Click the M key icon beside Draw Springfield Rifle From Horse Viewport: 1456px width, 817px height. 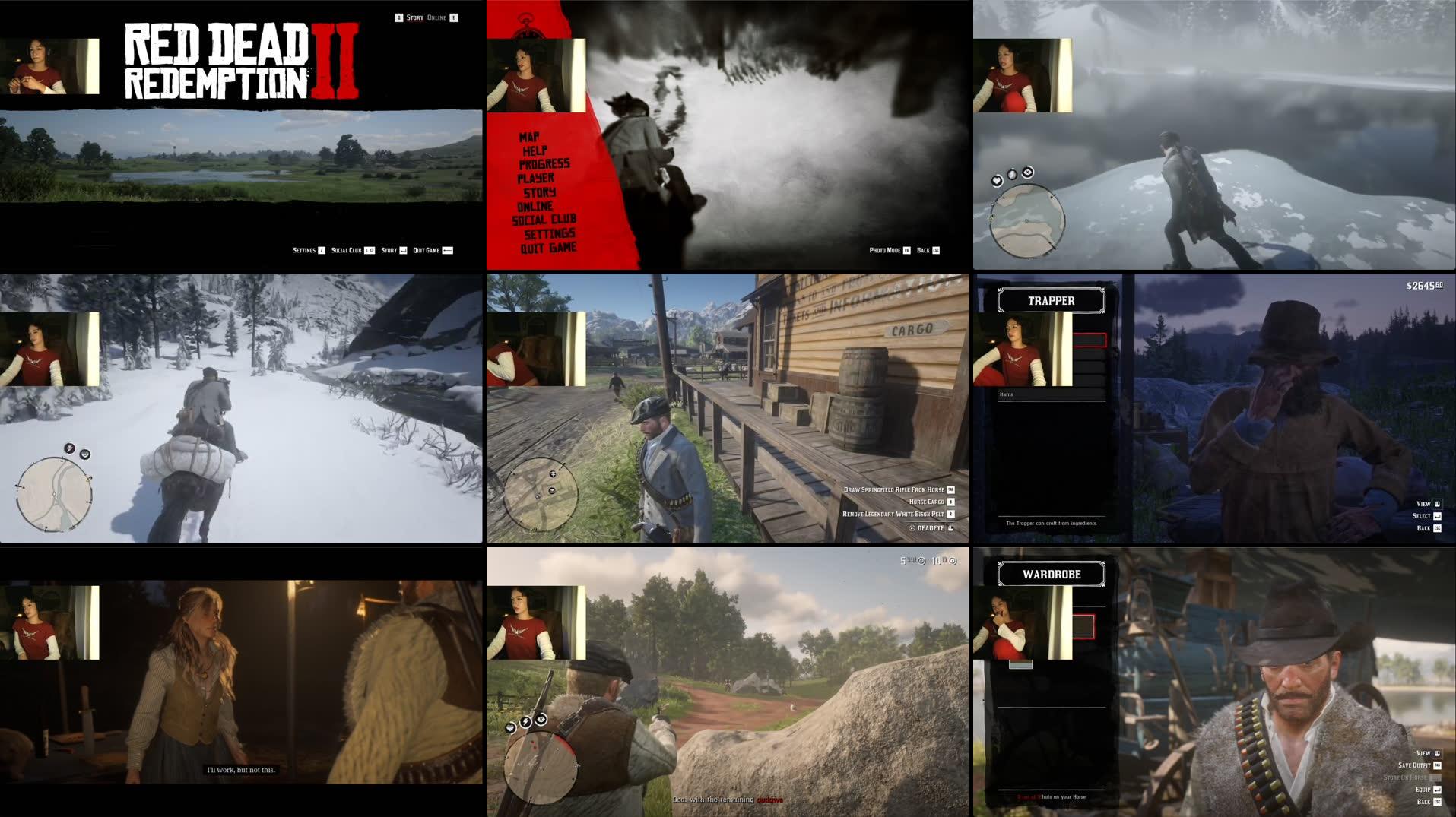click(950, 489)
